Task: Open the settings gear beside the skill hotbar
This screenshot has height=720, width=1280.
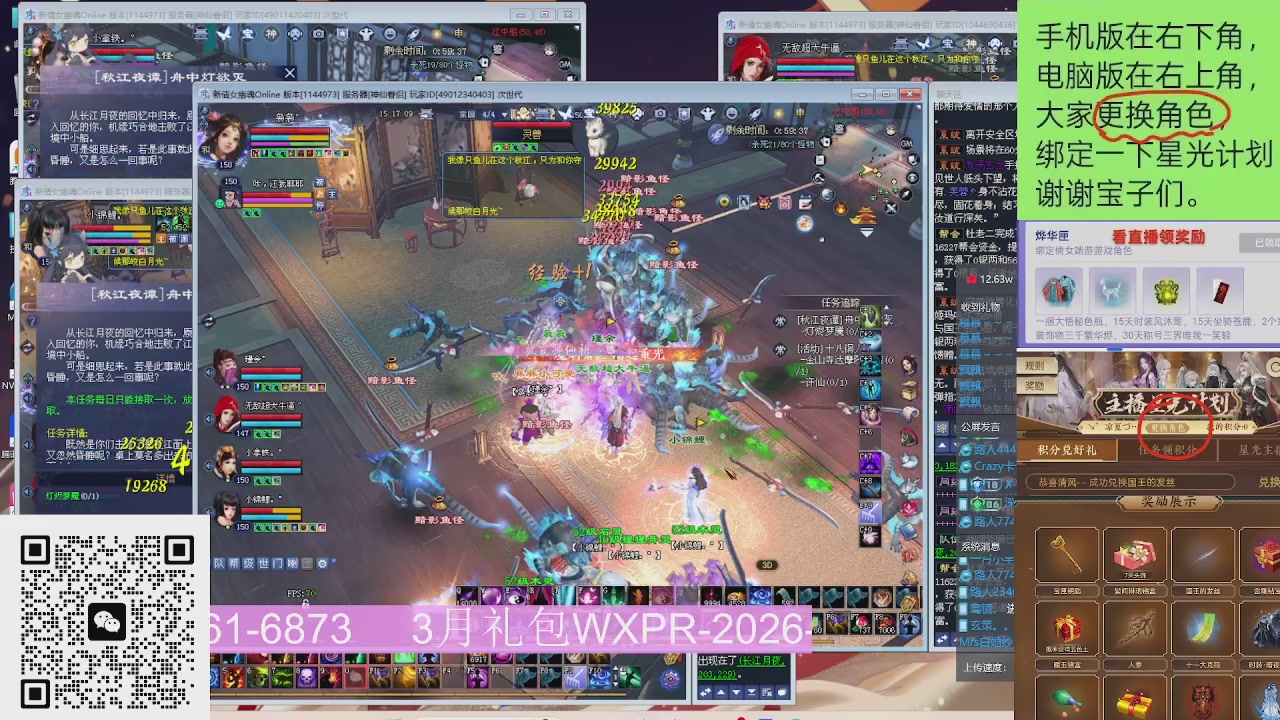Action: tap(669, 677)
